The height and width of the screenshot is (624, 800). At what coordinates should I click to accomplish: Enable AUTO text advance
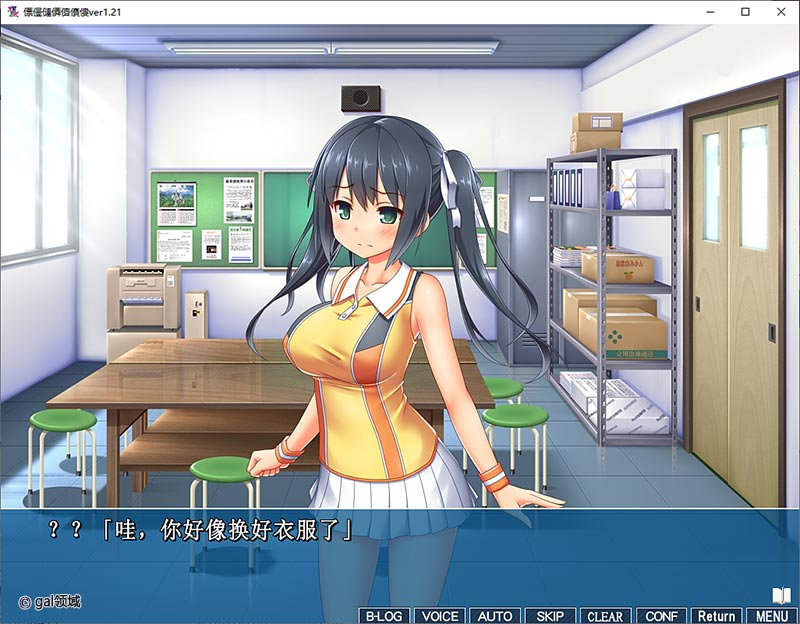pyautogui.click(x=493, y=616)
